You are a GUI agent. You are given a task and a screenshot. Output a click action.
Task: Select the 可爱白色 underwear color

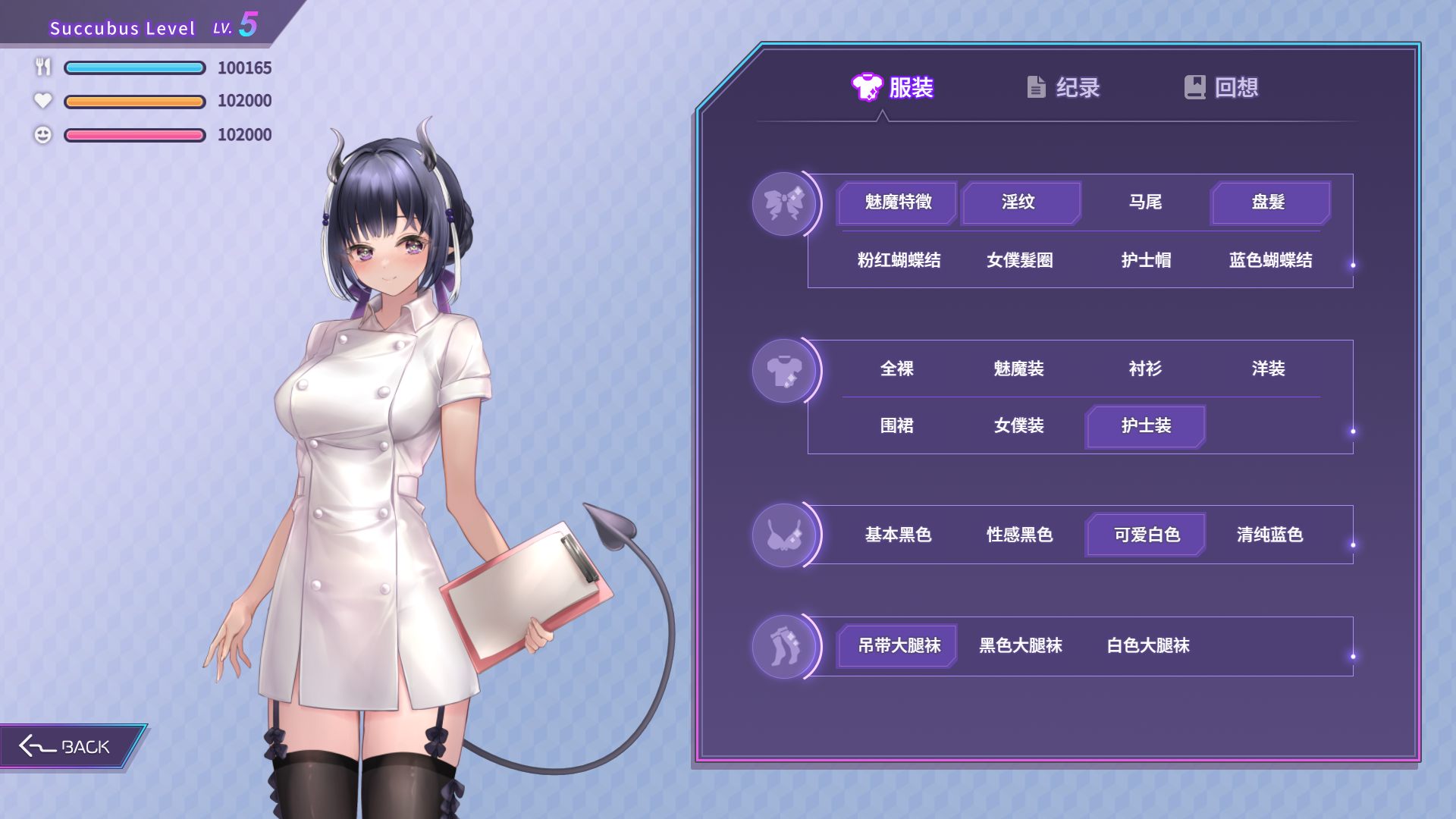pos(1145,534)
